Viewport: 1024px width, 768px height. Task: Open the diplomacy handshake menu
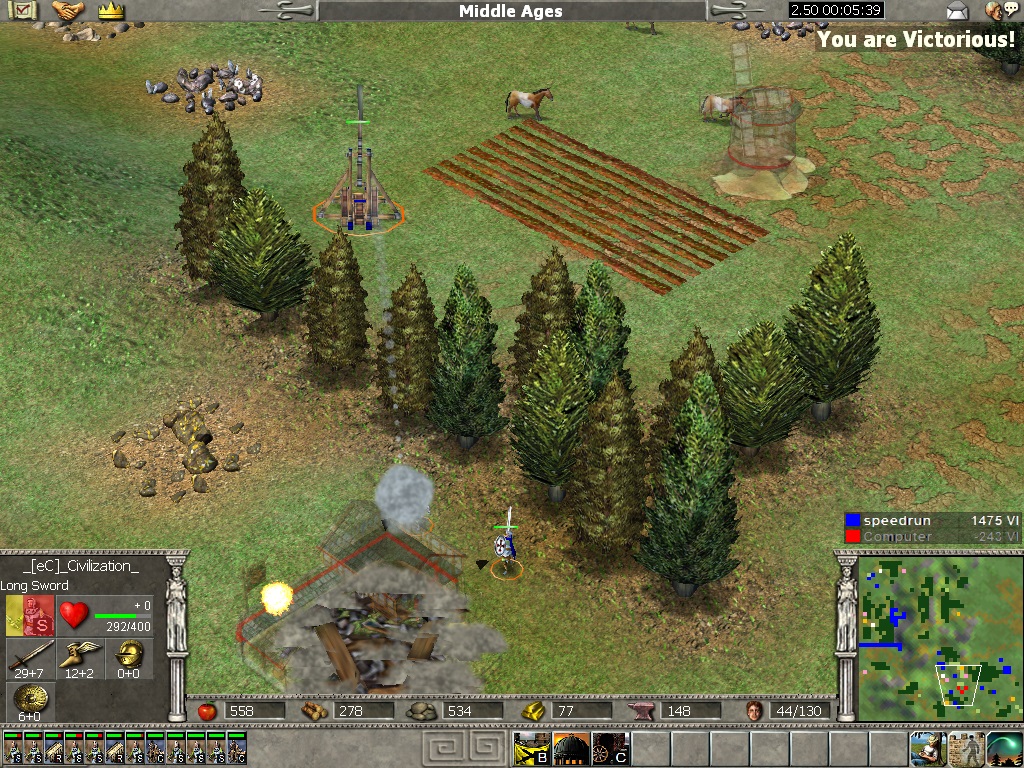[68, 11]
